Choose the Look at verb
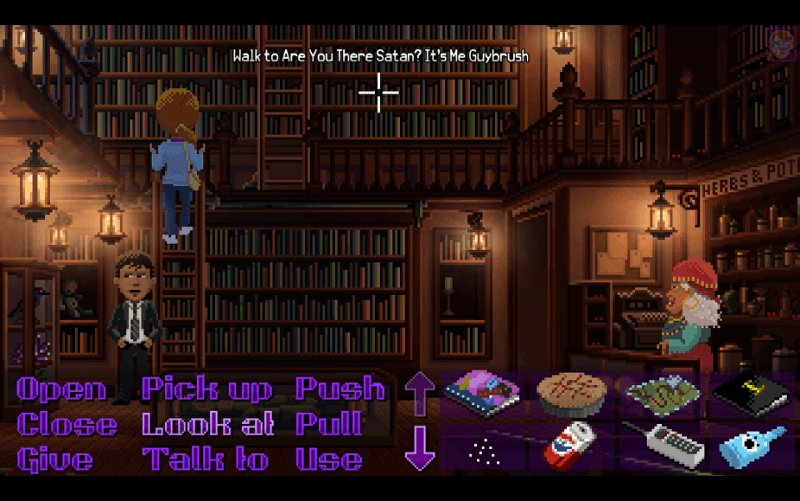 pos(208,424)
